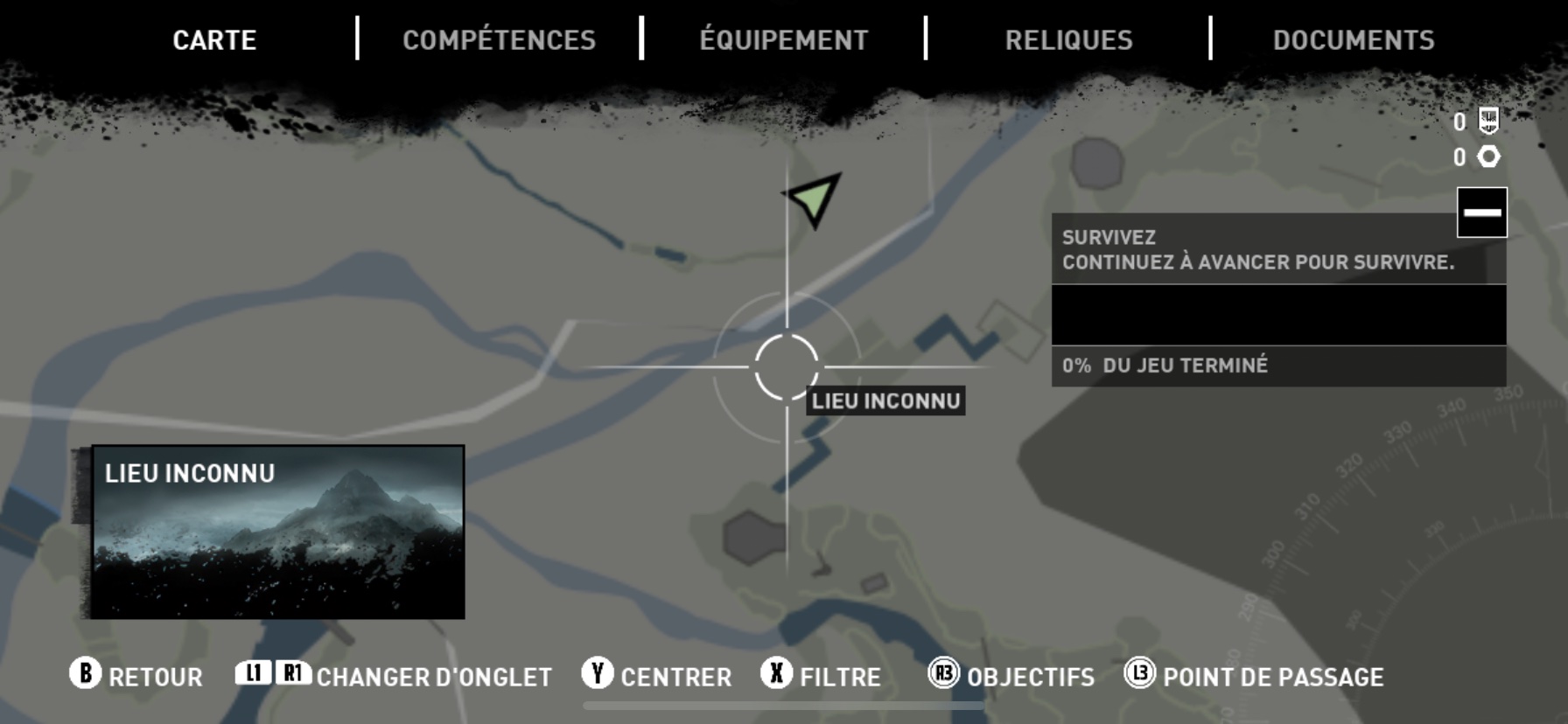Switch to the Carte tab
Image resolution: width=1568 pixels, height=724 pixels.
point(214,40)
